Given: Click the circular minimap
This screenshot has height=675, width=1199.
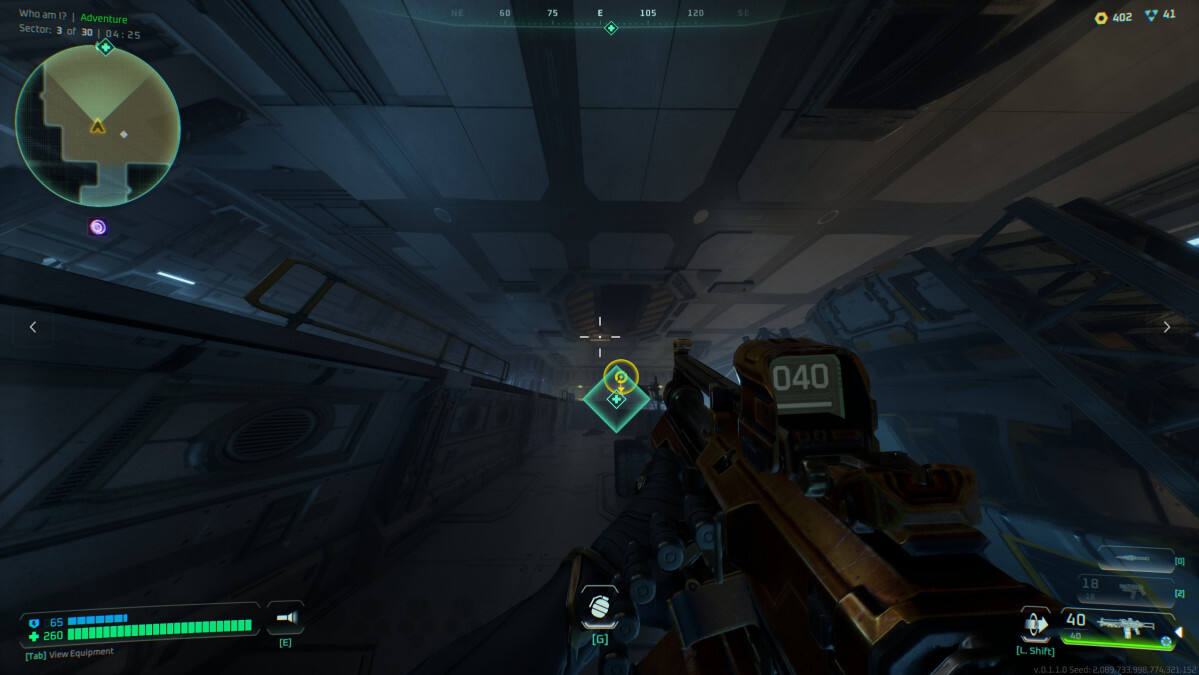Looking at the screenshot, I should coord(98,126).
